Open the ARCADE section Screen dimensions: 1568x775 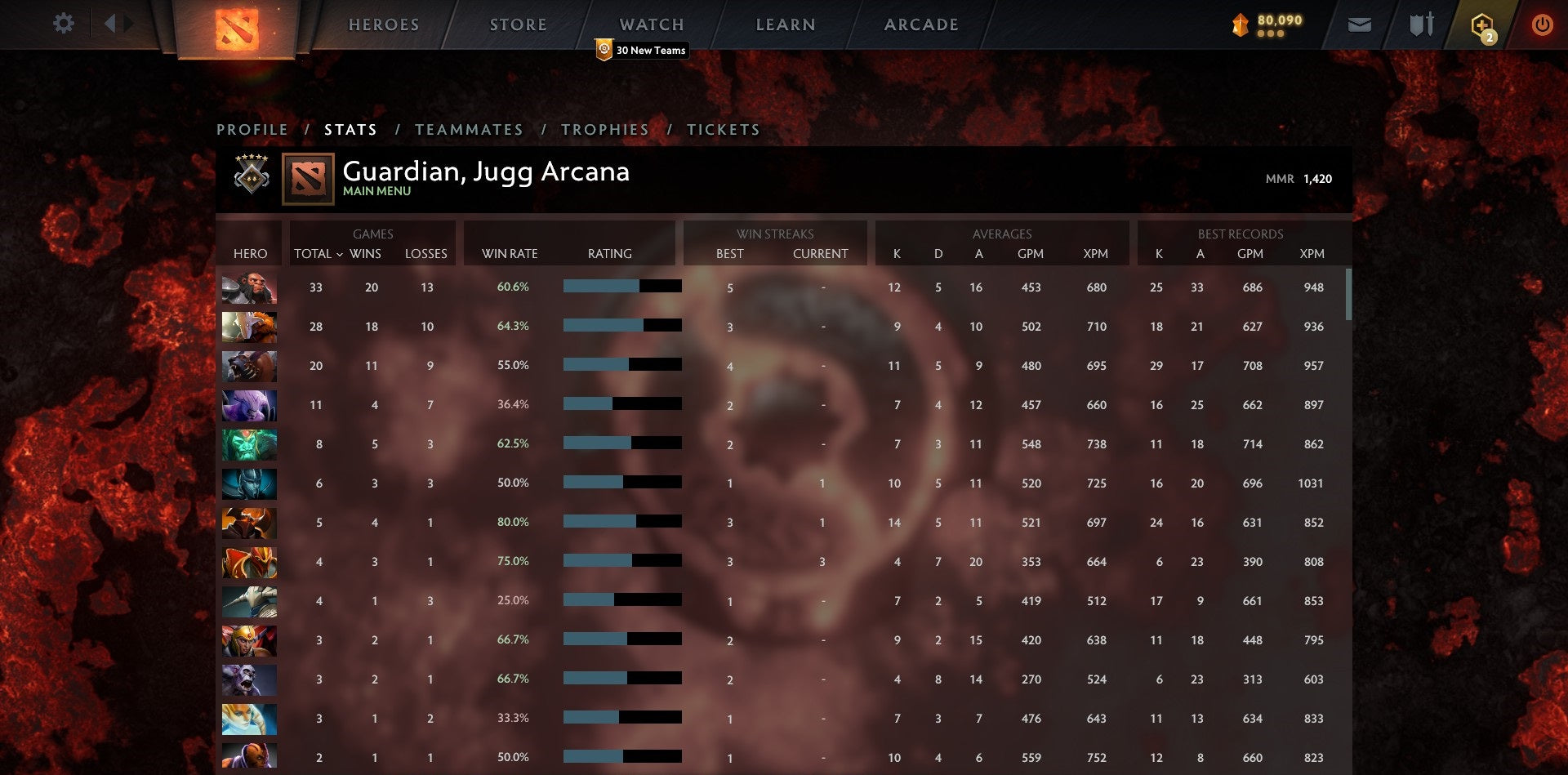[920, 24]
